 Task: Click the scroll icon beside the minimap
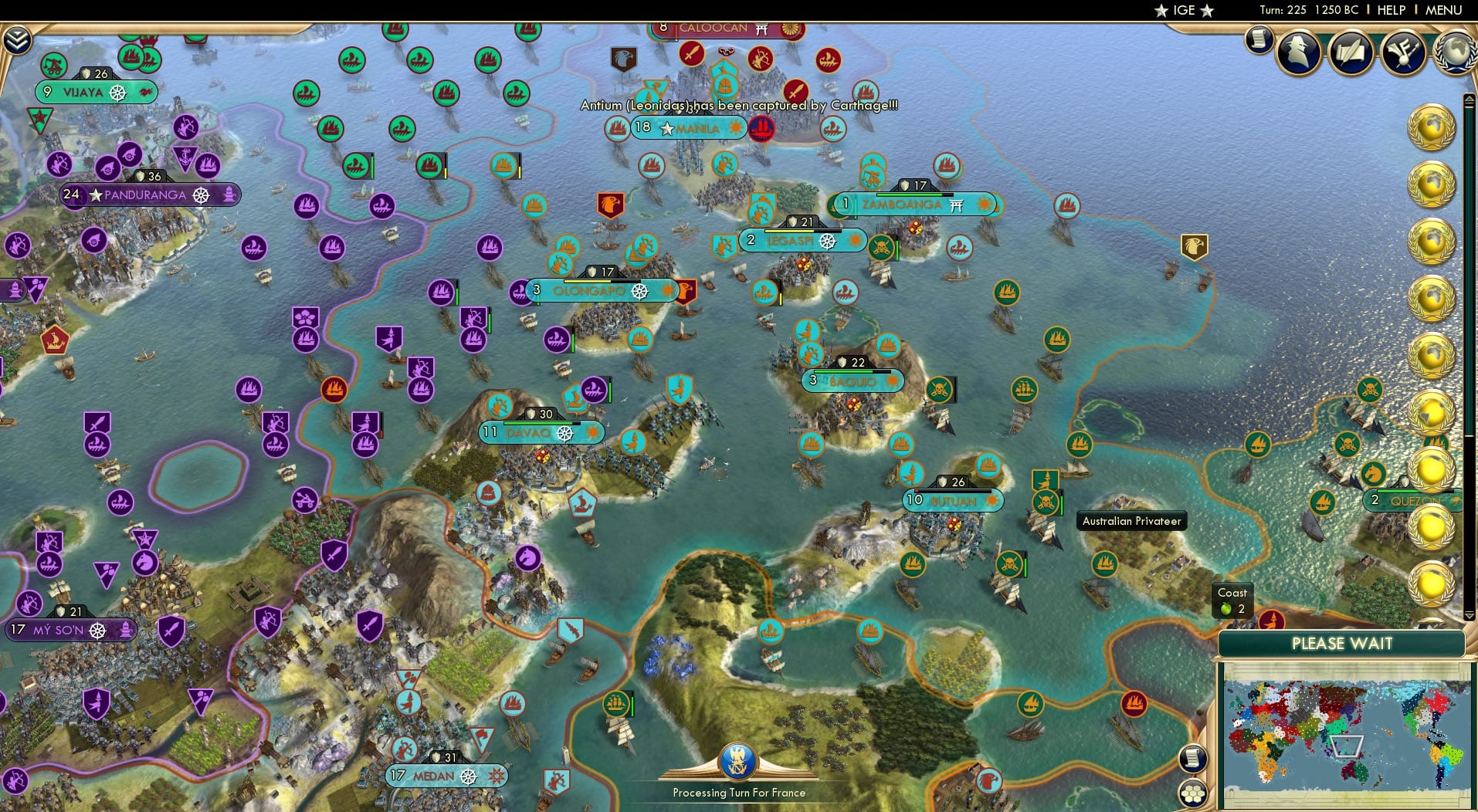coord(1193,758)
